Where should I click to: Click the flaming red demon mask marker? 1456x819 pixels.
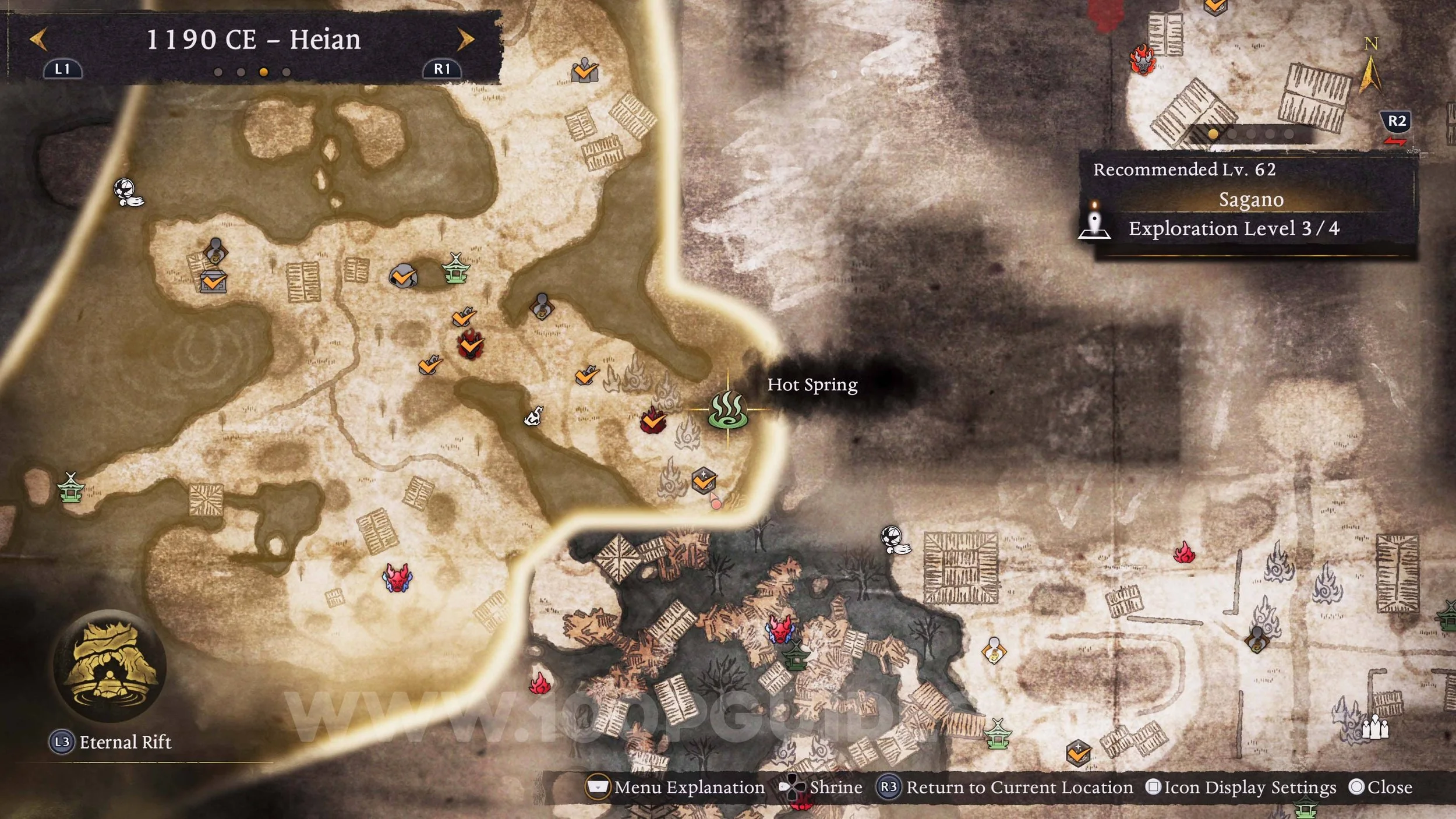pyautogui.click(x=1142, y=60)
